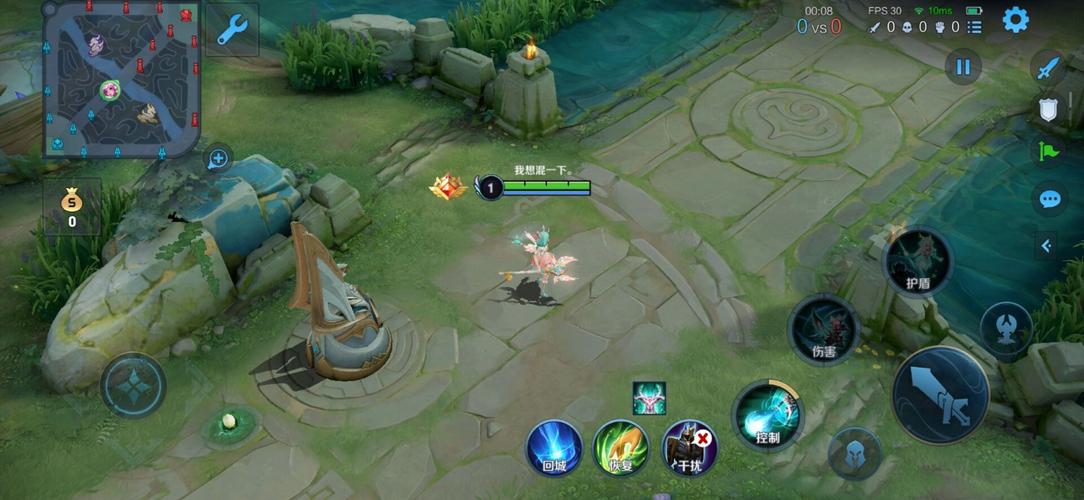Click the minimap
This screenshot has height=500, width=1084.
click(x=120, y=80)
